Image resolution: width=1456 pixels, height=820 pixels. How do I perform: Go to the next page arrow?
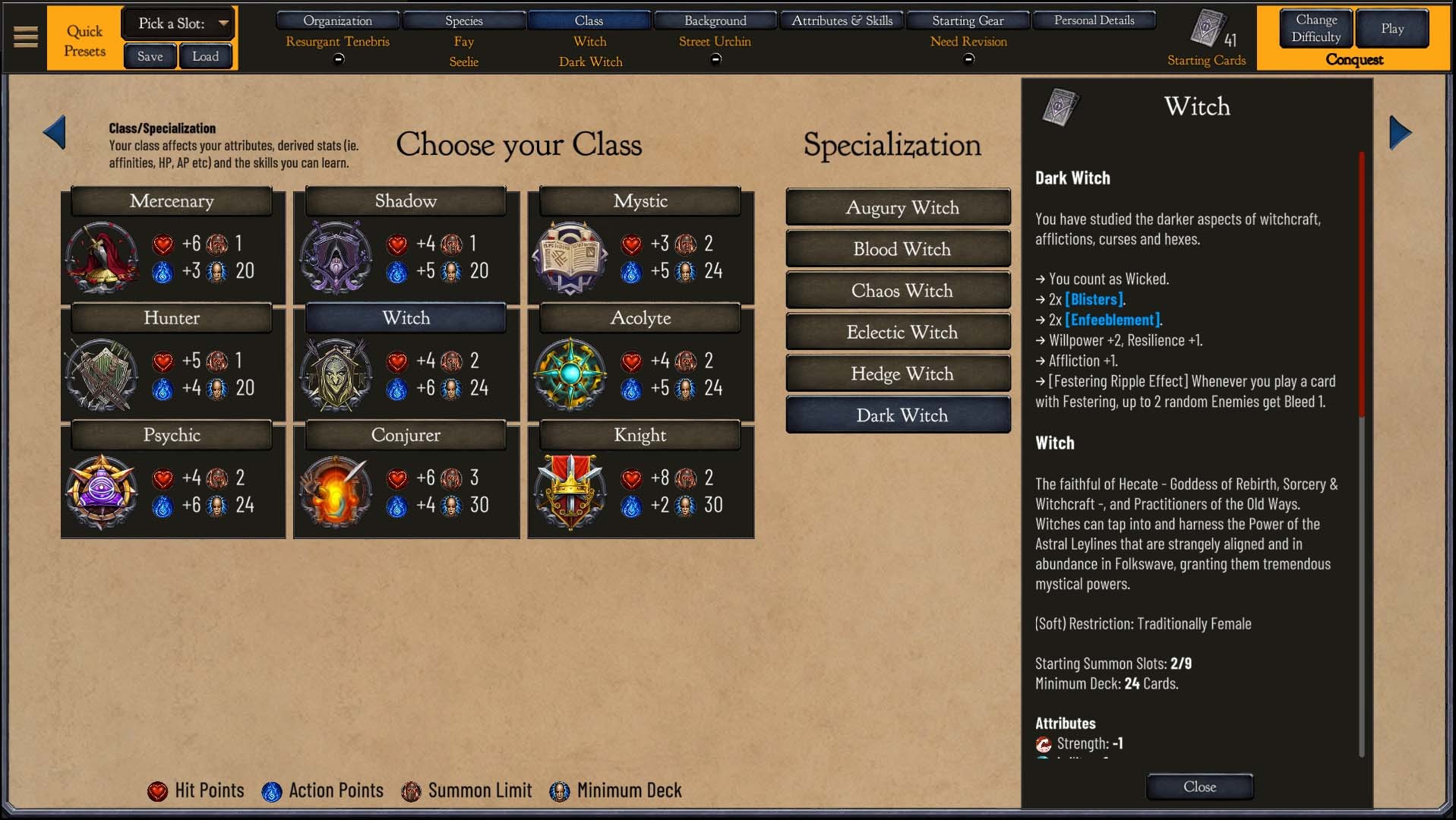1400,133
